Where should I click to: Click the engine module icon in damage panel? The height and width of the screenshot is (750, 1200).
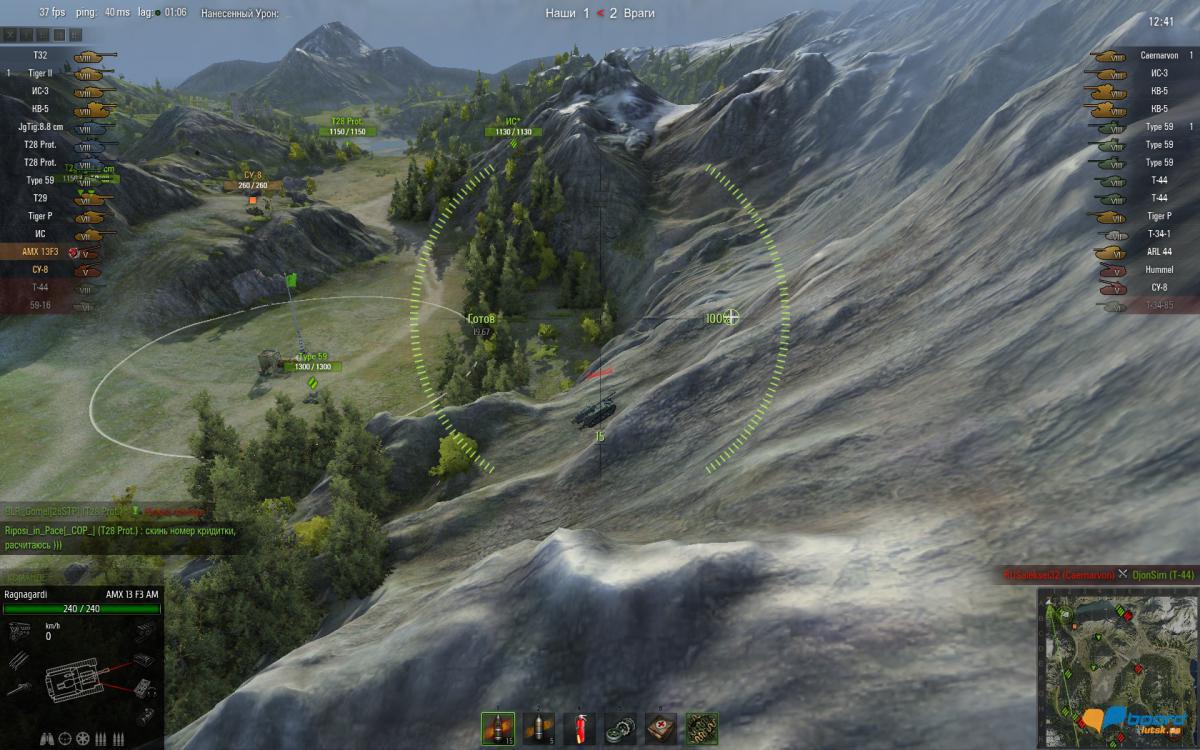(x=19, y=630)
